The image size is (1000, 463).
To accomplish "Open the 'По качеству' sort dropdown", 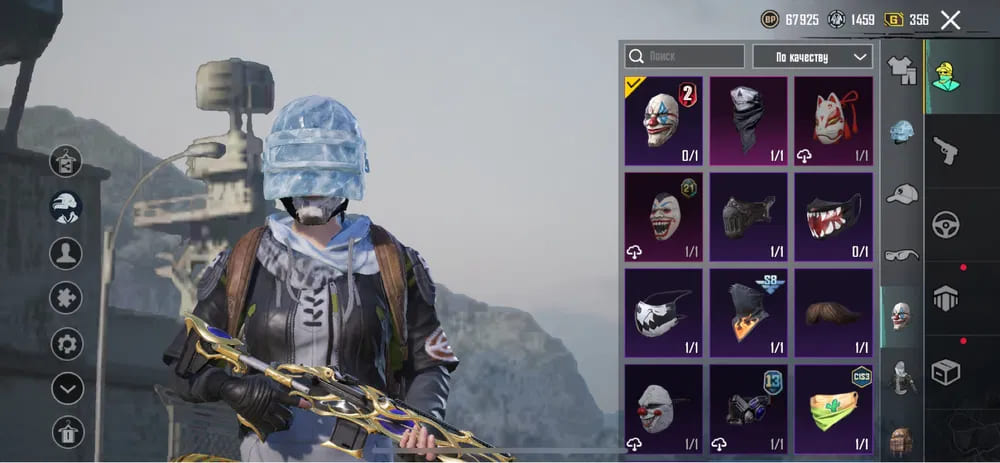I will (x=811, y=57).
